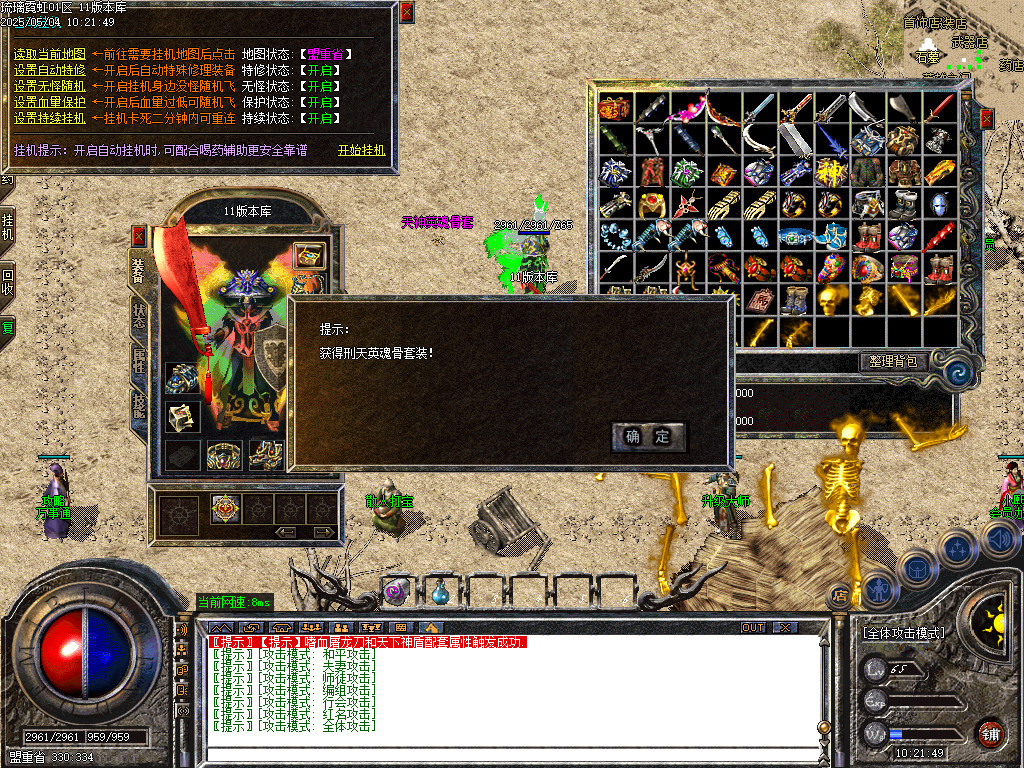
Task: Select 设置血量保护 option
Action: tap(49, 102)
